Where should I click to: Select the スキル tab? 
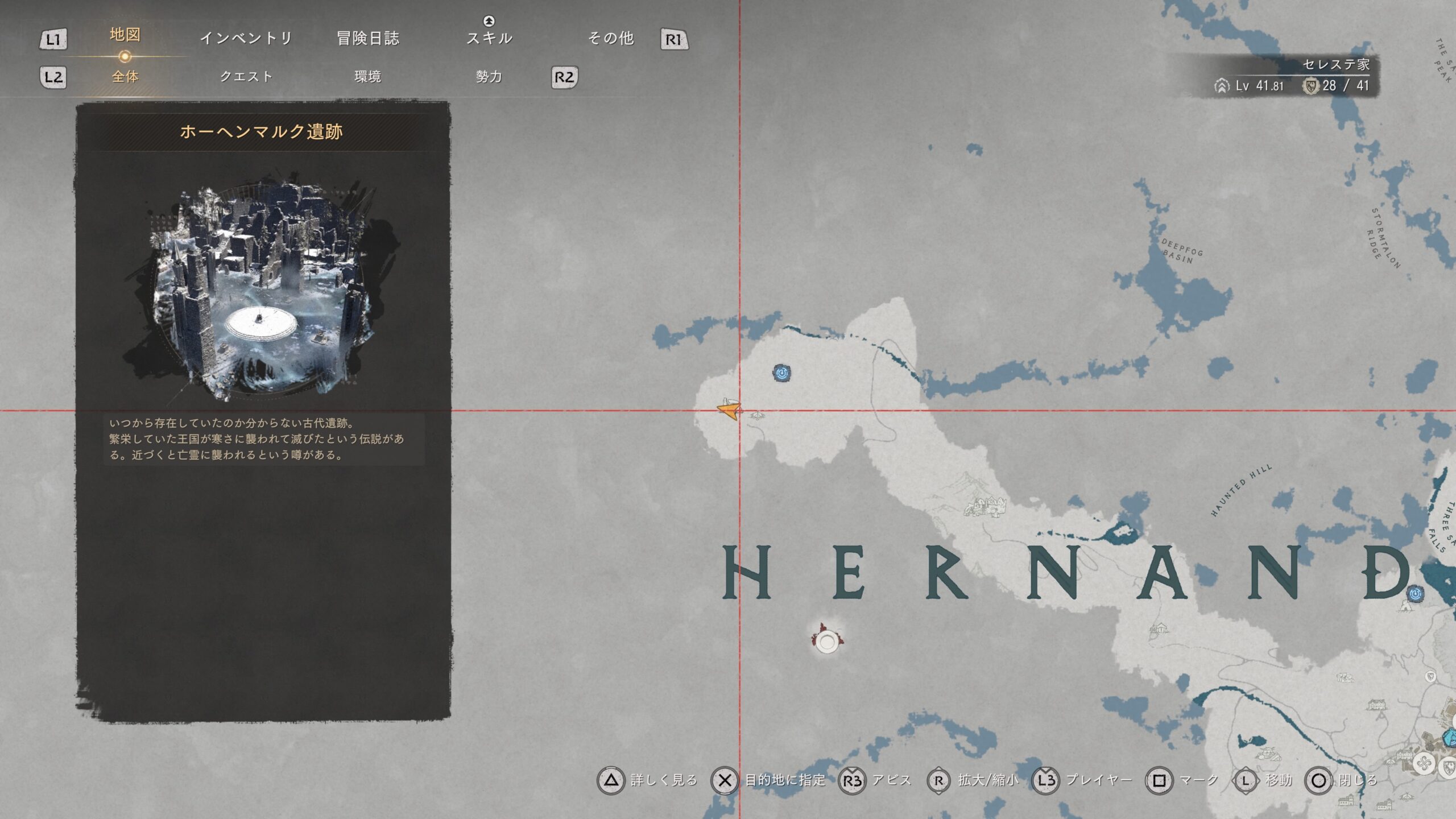[489, 38]
